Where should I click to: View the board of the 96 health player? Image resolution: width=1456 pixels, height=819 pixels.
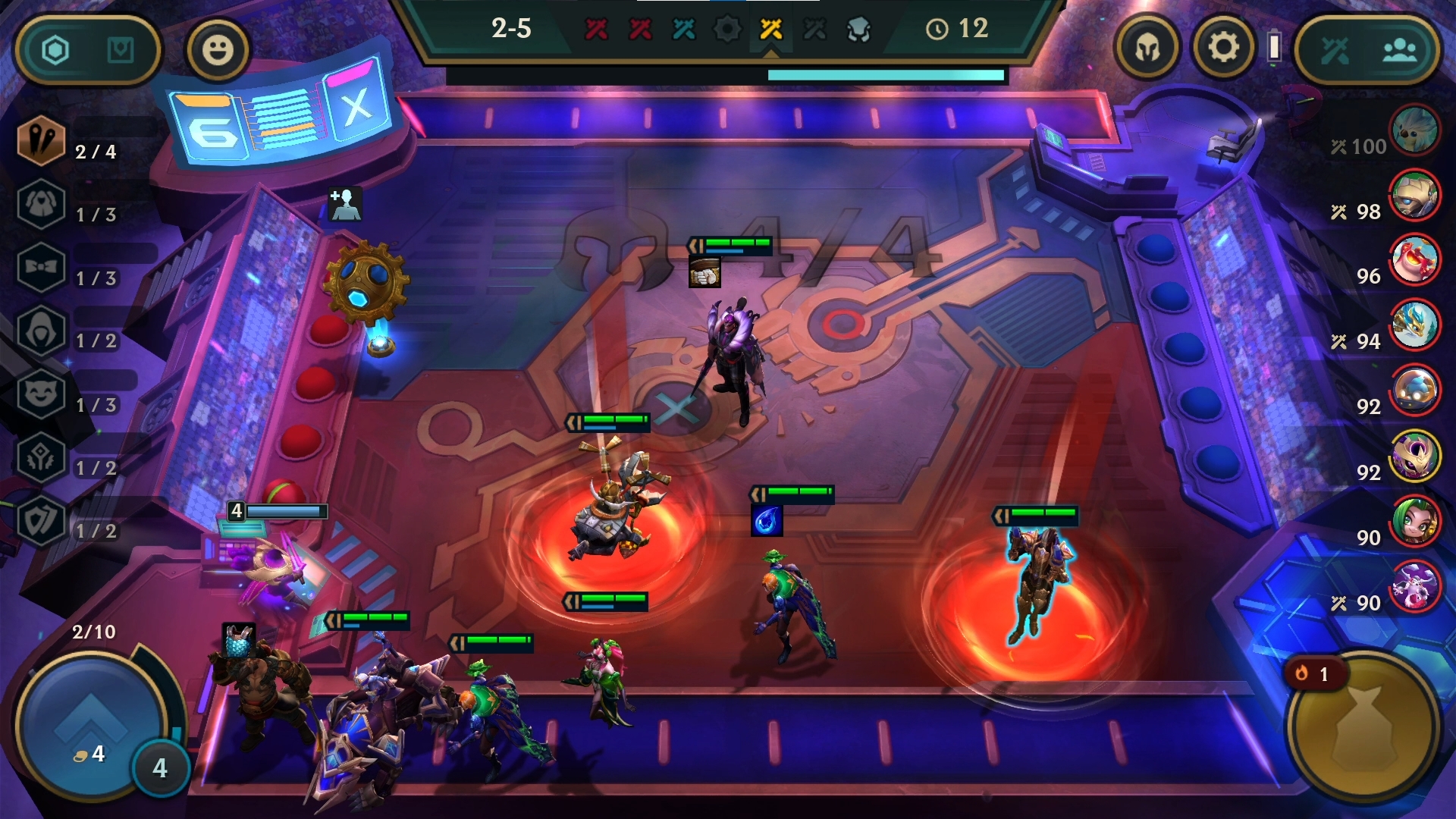[x=1414, y=260]
